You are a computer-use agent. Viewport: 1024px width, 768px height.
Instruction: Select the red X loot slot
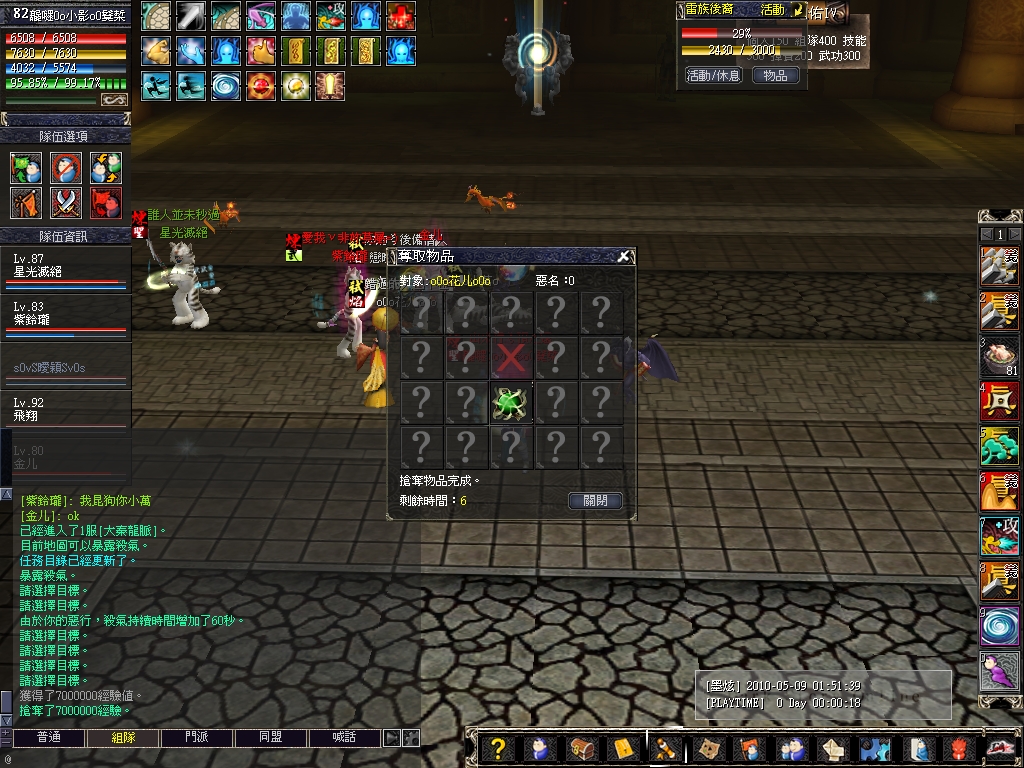click(510, 356)
